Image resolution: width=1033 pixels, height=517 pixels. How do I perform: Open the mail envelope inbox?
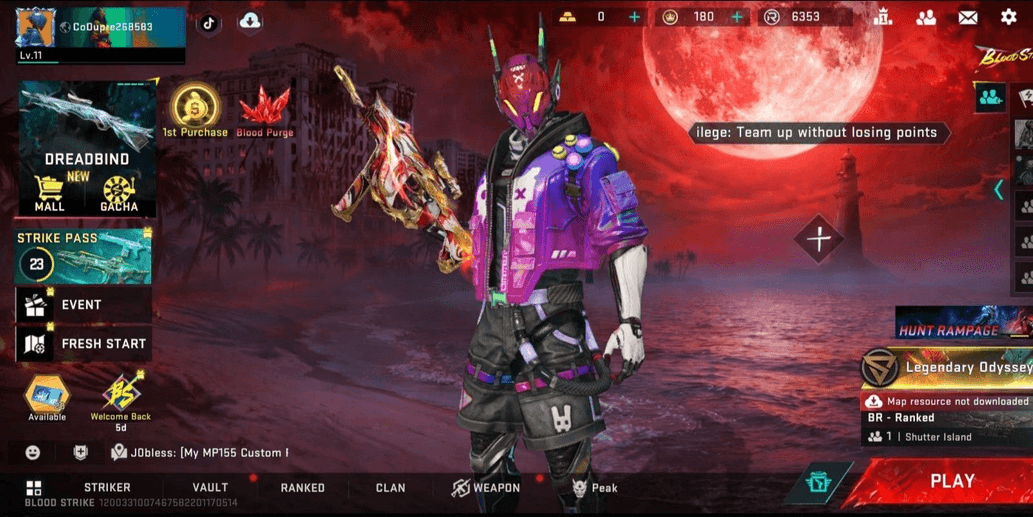967,17
